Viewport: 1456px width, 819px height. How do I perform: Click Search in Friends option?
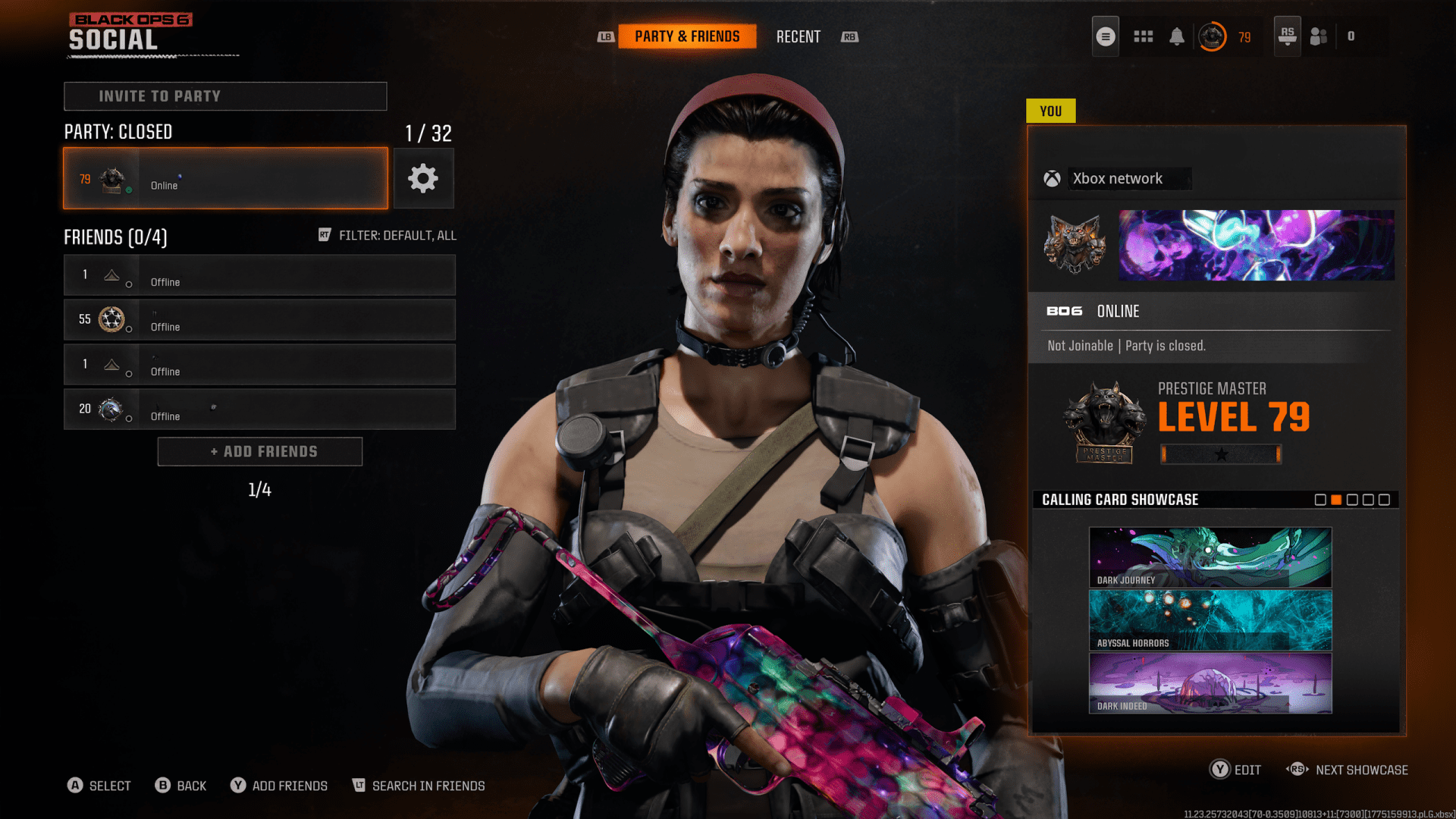click(419, 786)
